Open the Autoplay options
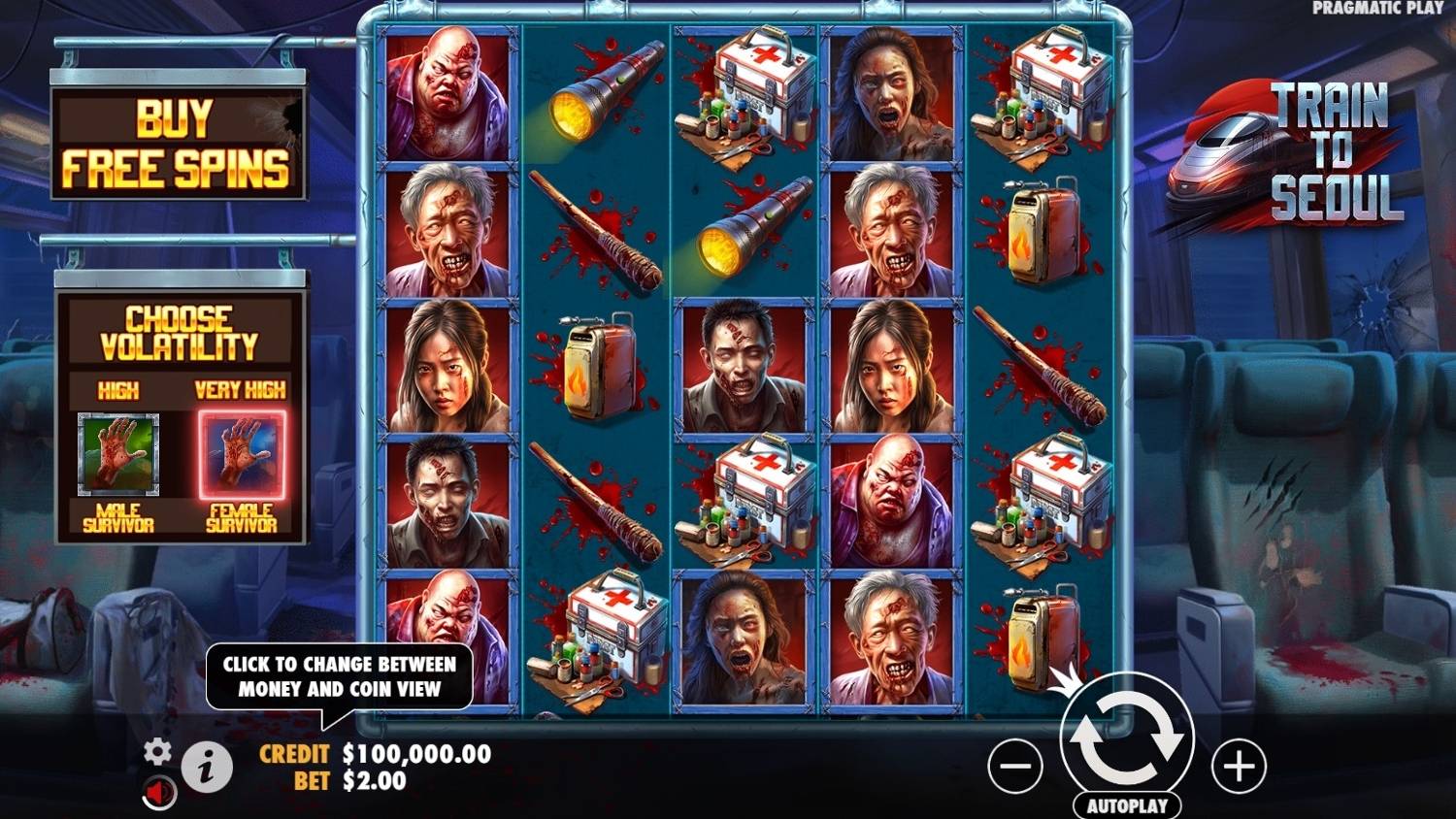 (x=1127, y=805)
